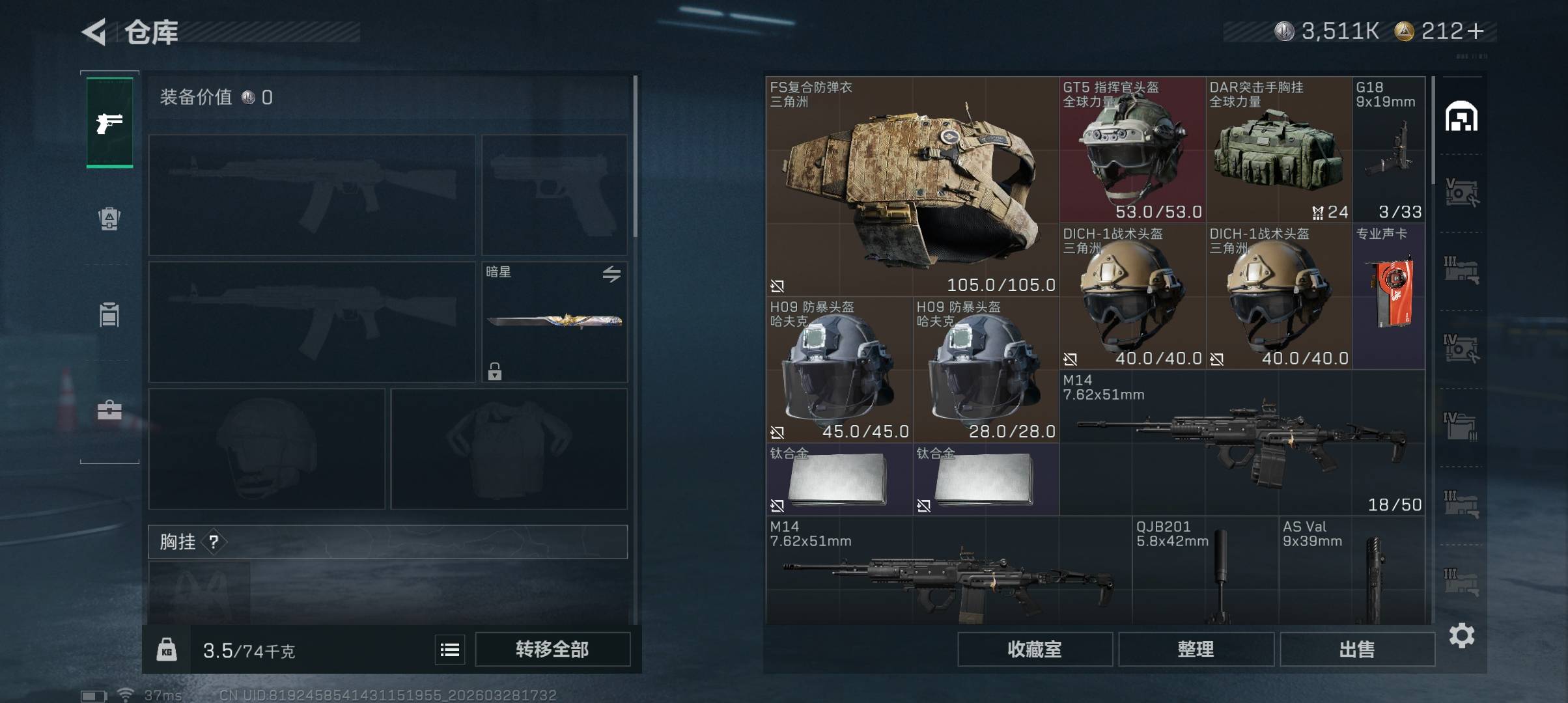The image size is (1568, 703).
Task: Choose the G18 pistol slot
Action: pyautogui.click(x=1388, y=150)
